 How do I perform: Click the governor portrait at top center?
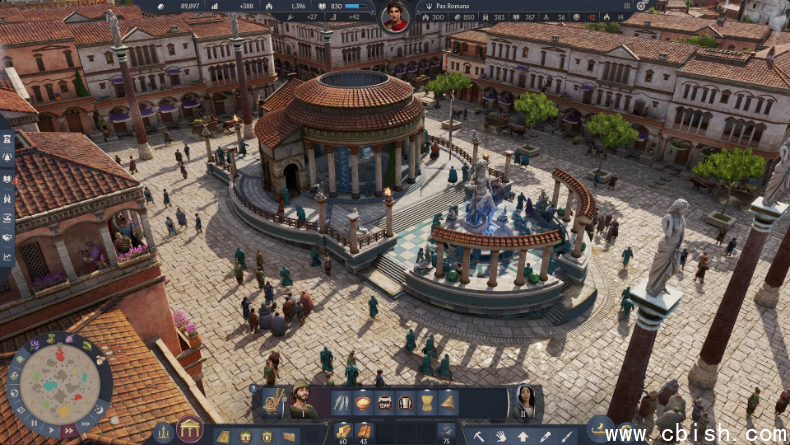click(x=395, y=16)
